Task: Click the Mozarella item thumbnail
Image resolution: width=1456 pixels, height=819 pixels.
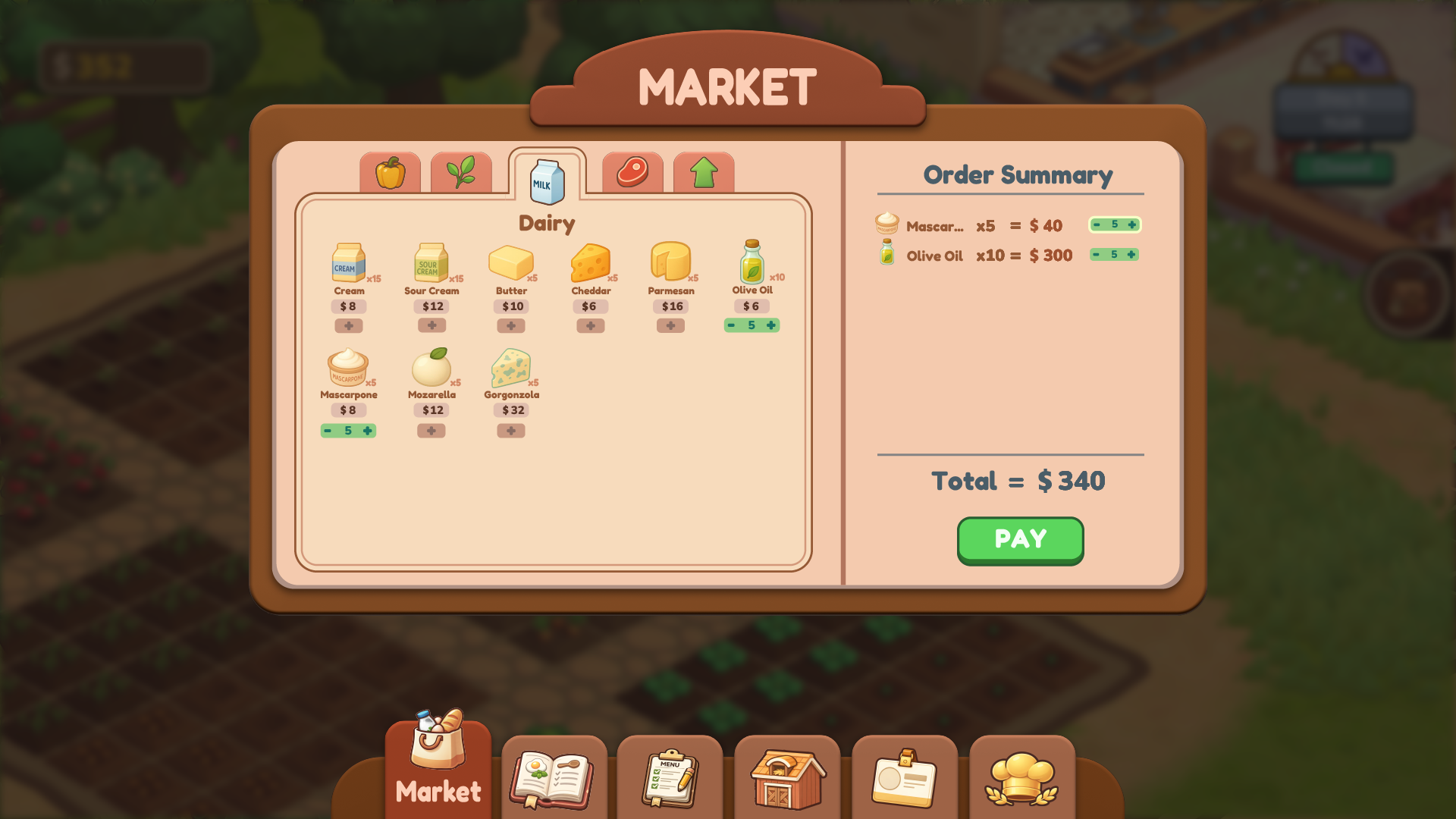Action: [430, 367]
